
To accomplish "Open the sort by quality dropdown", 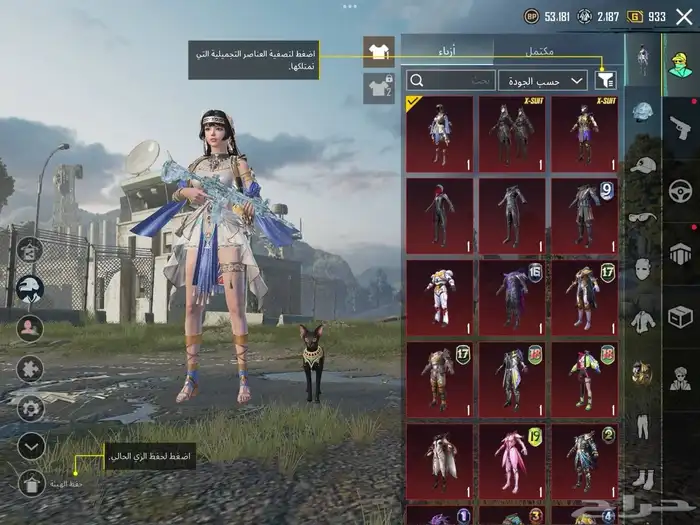I will [549, 80].
